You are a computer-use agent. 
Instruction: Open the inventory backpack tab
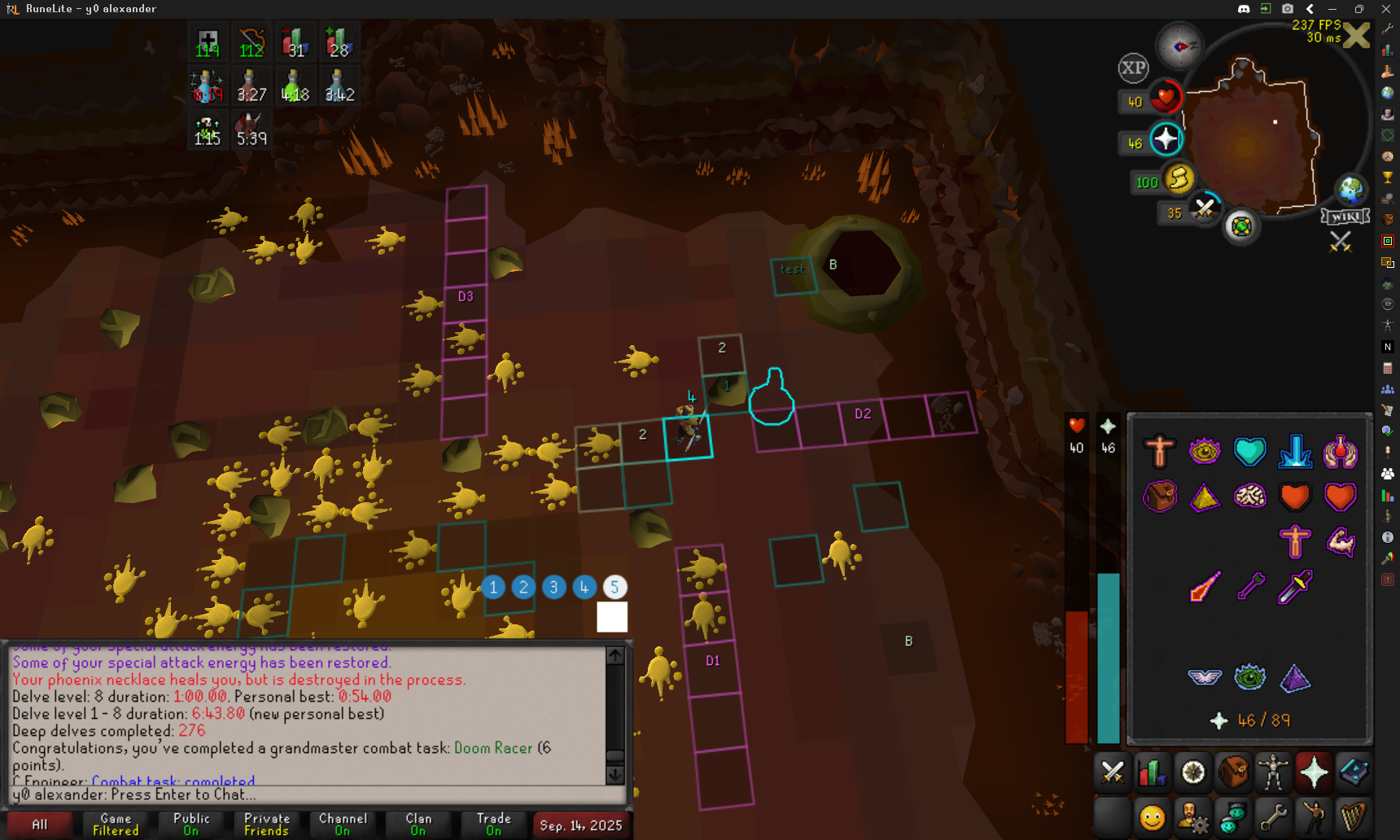pyautogui.click(x=1233, y=772)
